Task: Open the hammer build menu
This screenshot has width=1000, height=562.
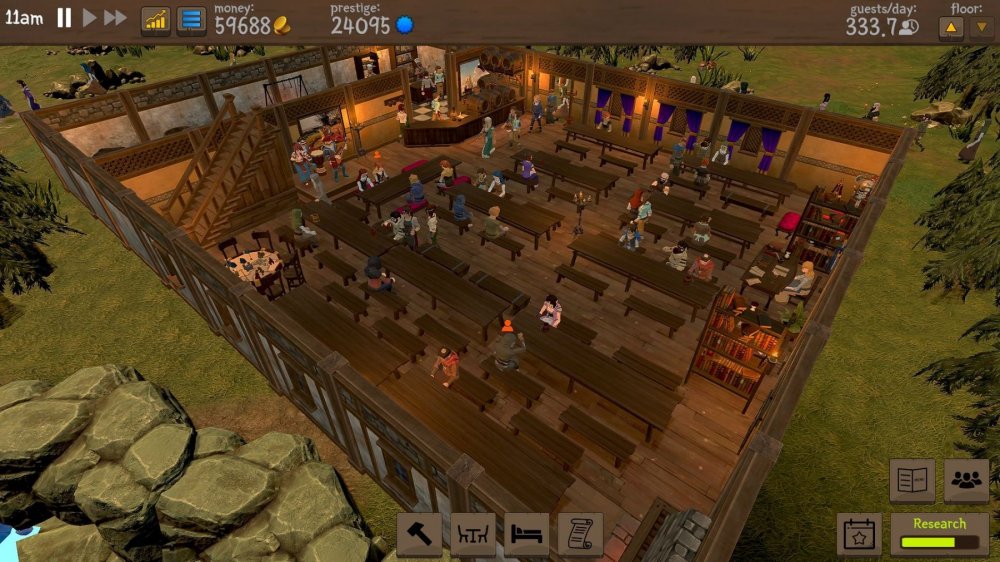Action: (419, 533)
